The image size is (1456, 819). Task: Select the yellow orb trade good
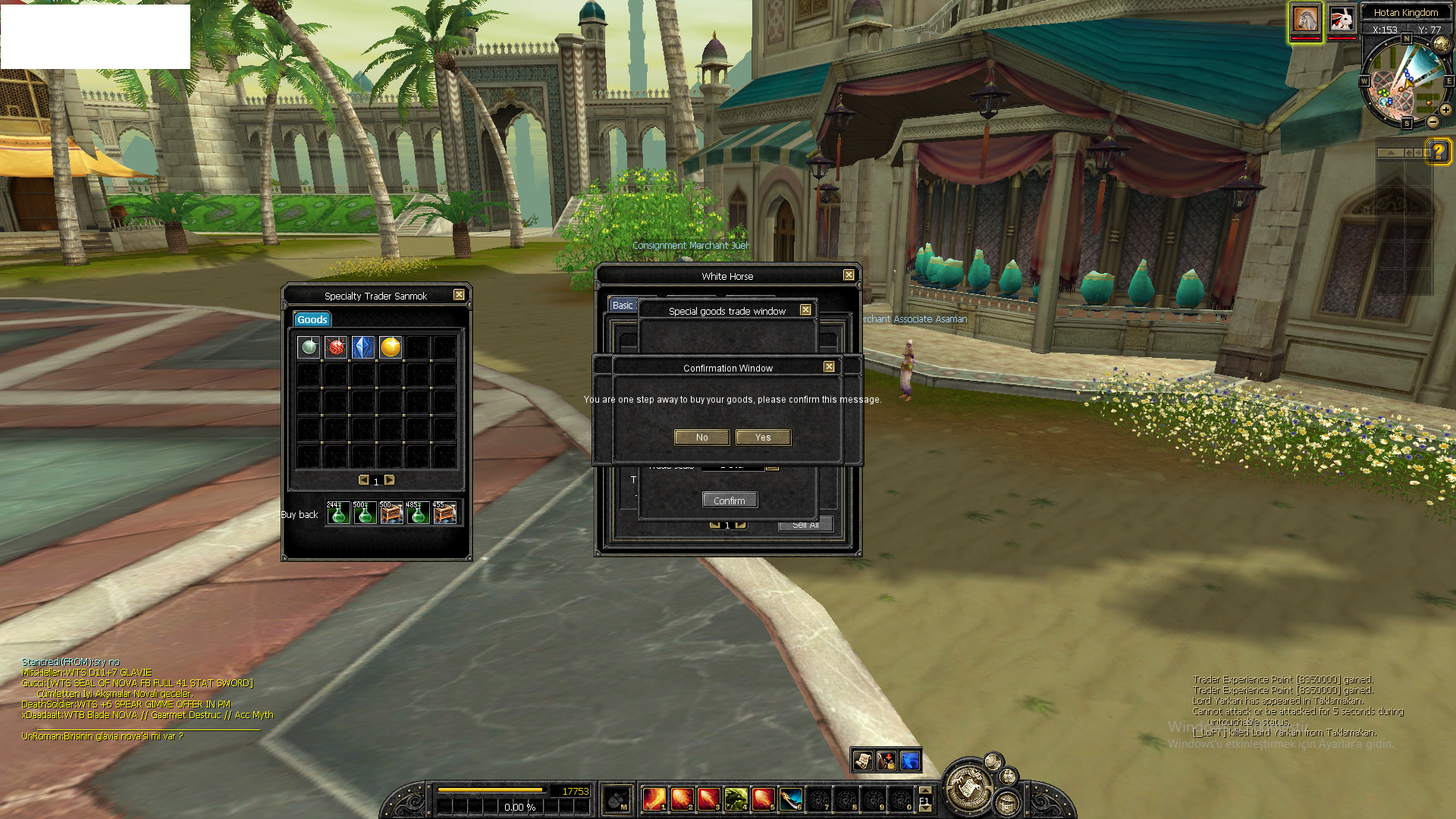[391, 347]
